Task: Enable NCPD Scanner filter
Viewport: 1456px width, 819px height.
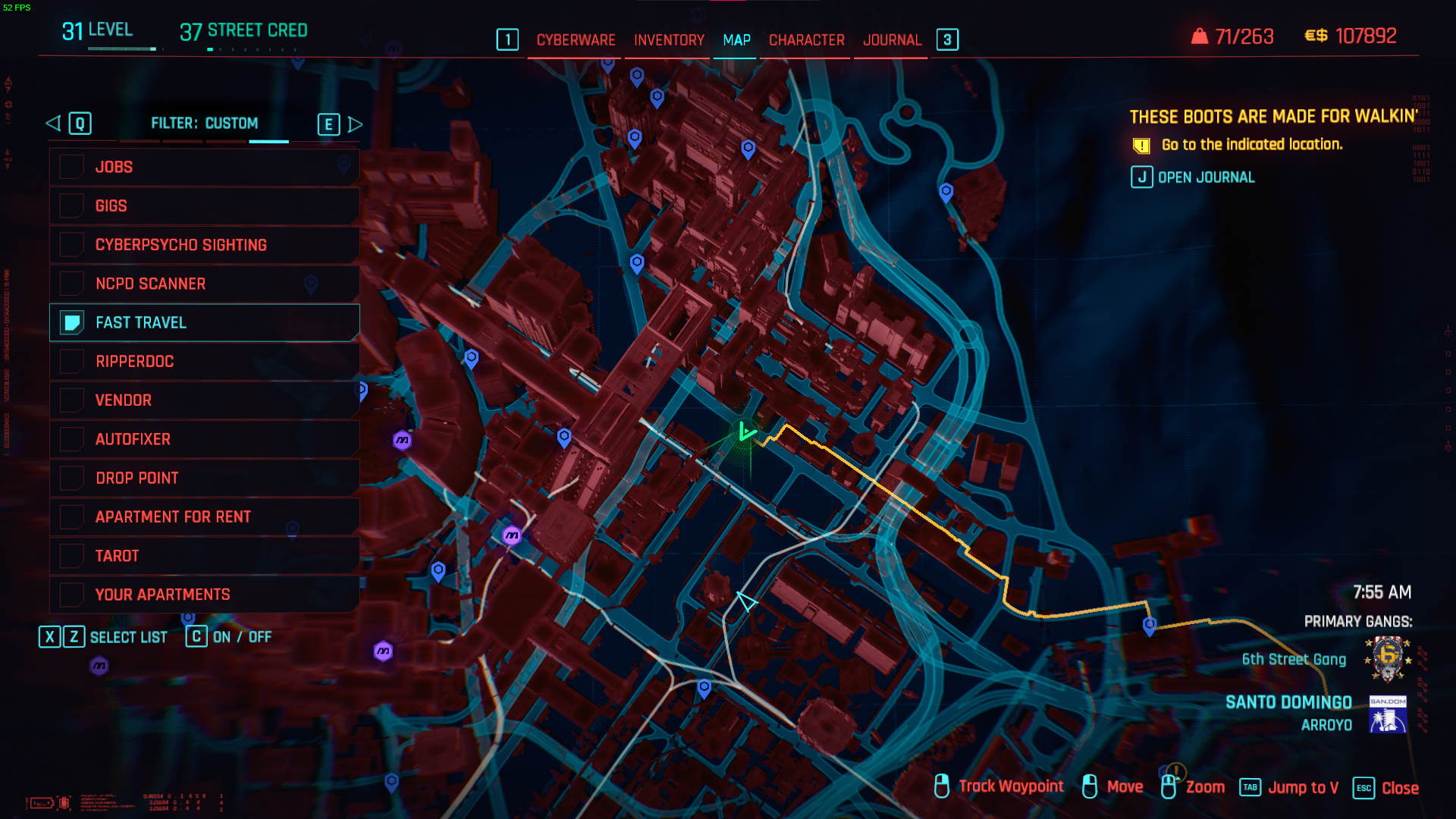Action: pos(72,284)
